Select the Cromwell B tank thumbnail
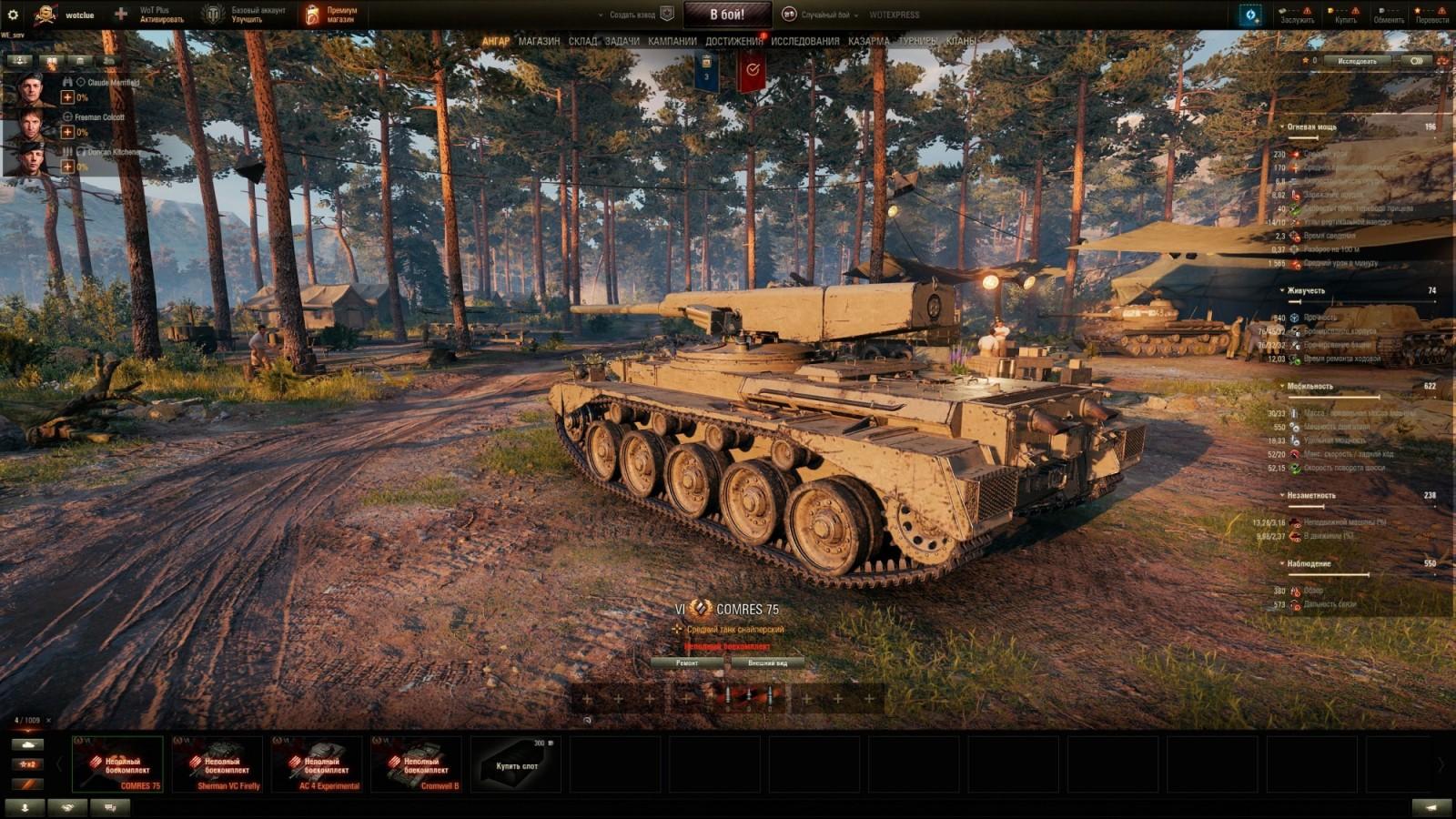The width and height of the screenshot is (1456, 819). [416, 764]
